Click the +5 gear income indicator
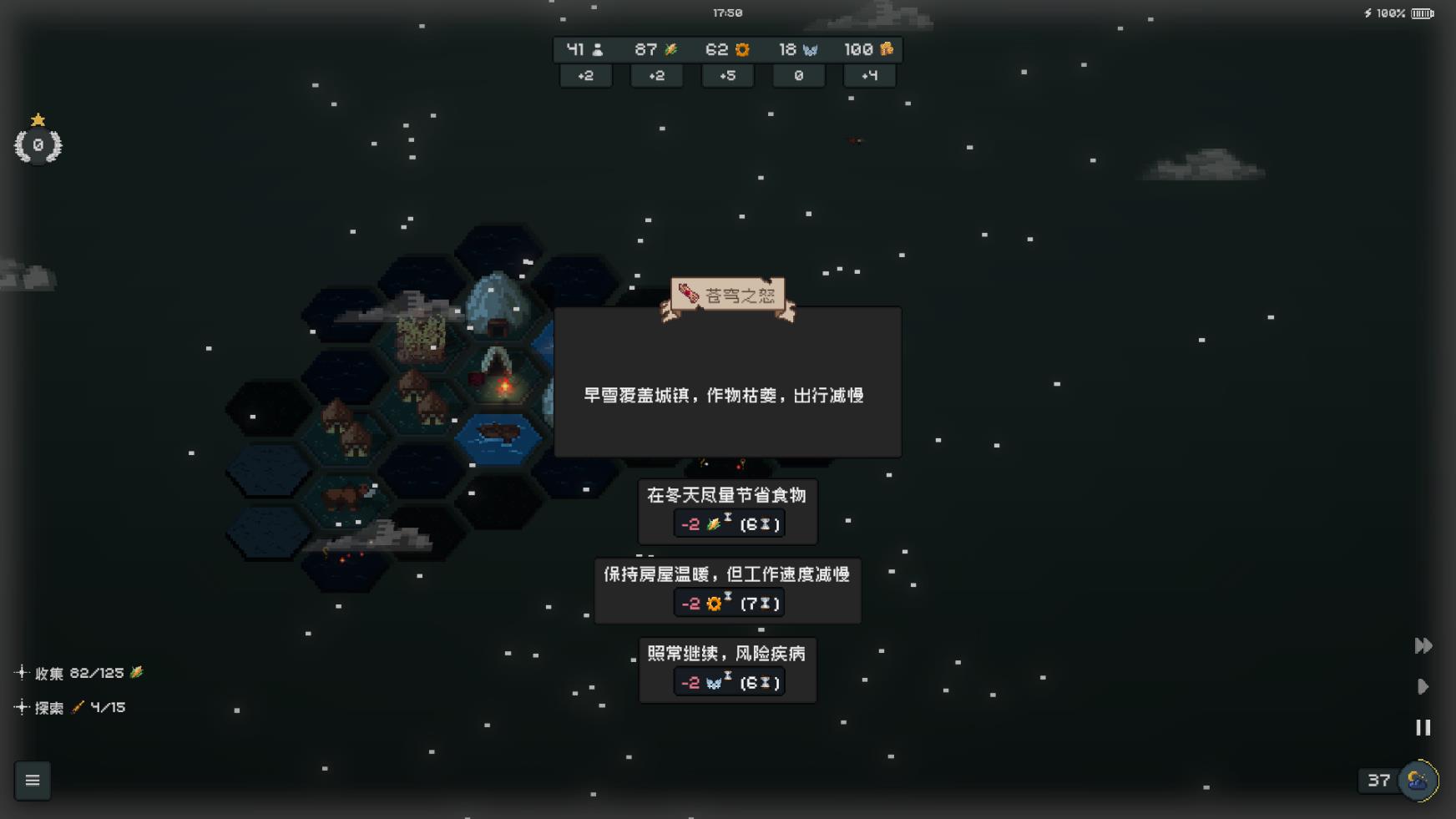 726,76
